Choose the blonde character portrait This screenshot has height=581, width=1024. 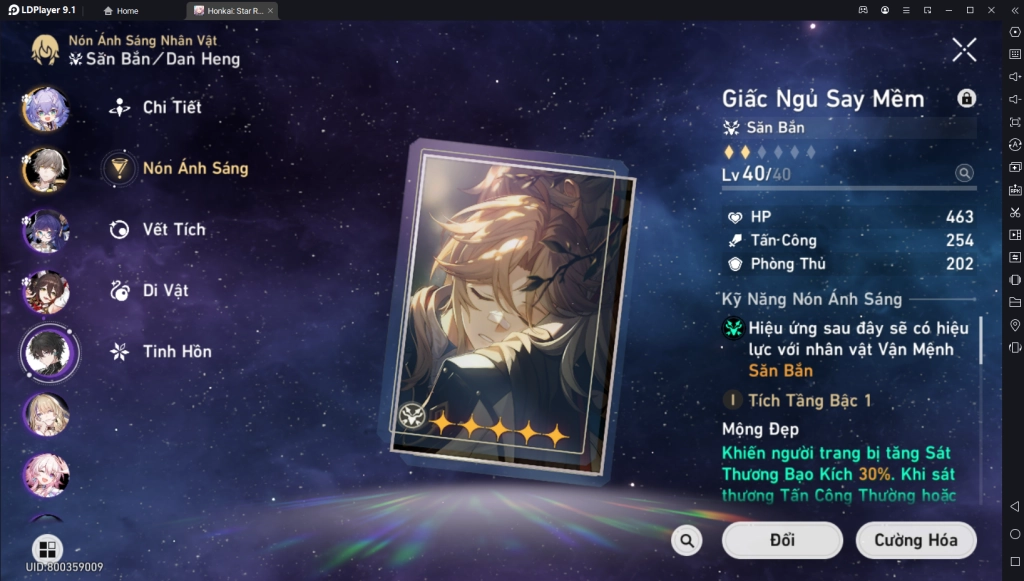click(46, 414)
